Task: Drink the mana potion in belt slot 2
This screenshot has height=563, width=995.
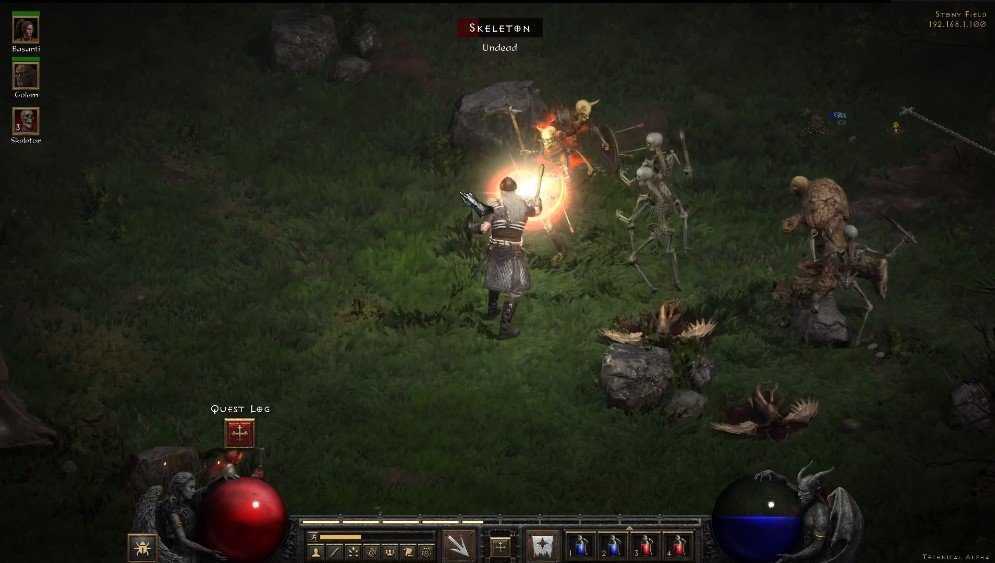Action: coord(613,546)
